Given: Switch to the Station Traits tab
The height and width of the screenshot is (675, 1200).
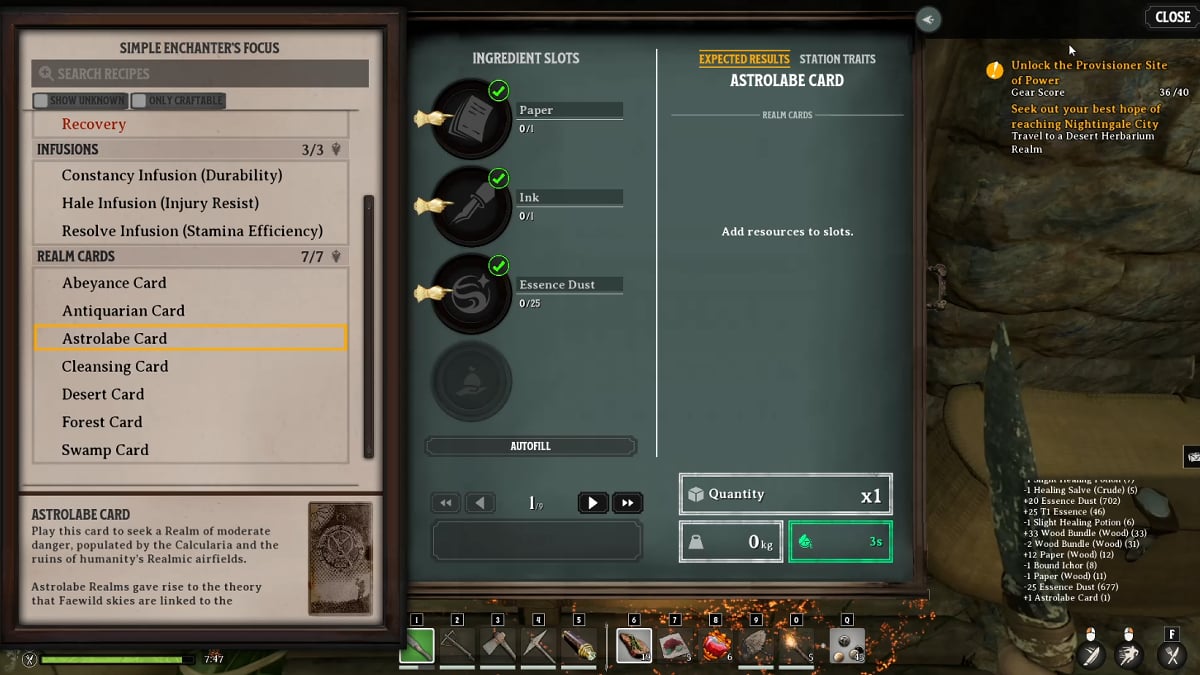Looking at the screenshot, I should 837,59.
